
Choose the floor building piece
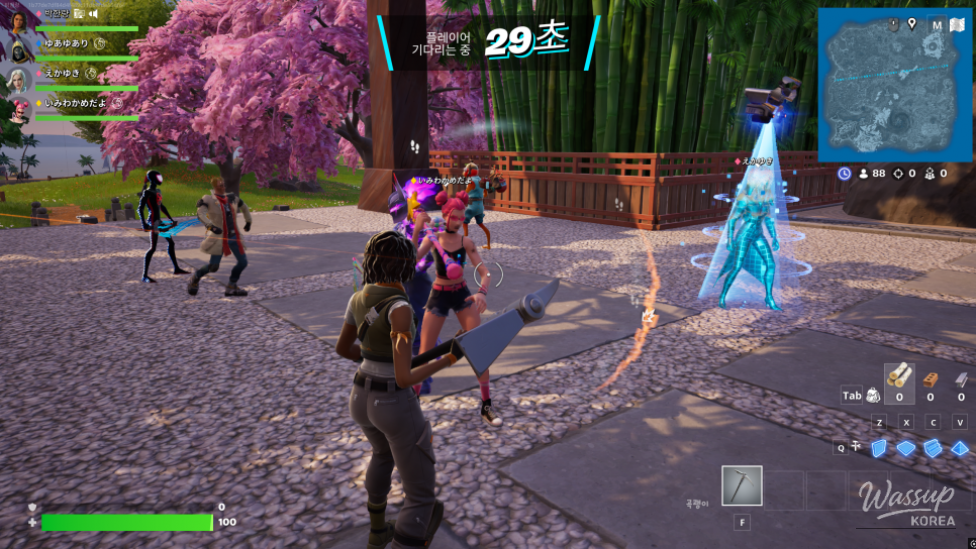(906, 448)
